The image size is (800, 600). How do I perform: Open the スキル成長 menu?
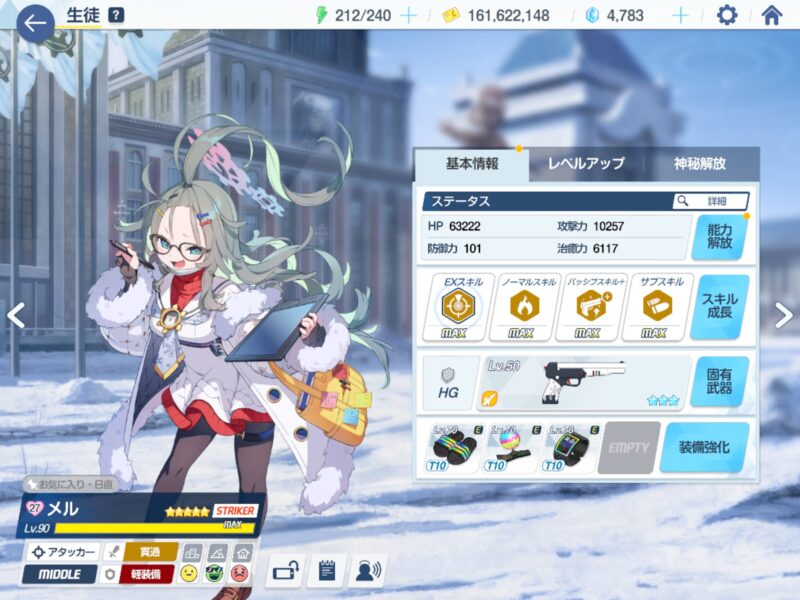719,307
